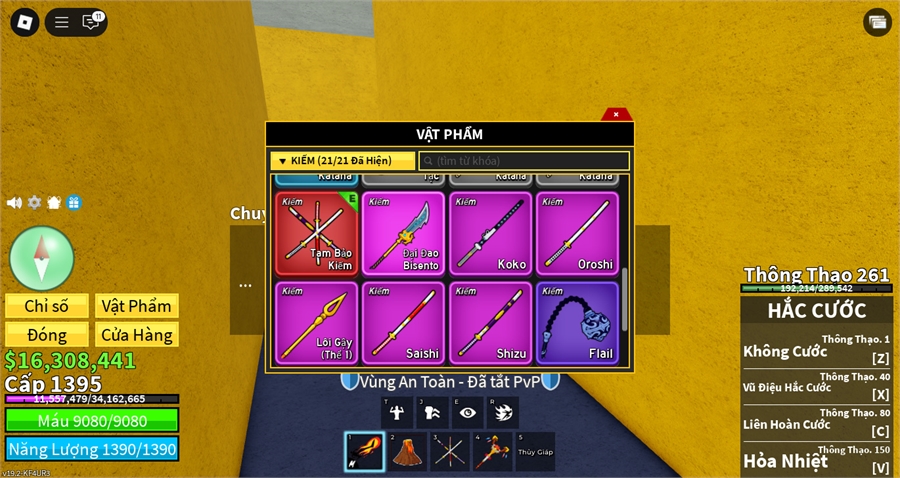Open the Chỉ số stats menu
The height and width of the screenshot is (478, 900).
tap(47, 306)
